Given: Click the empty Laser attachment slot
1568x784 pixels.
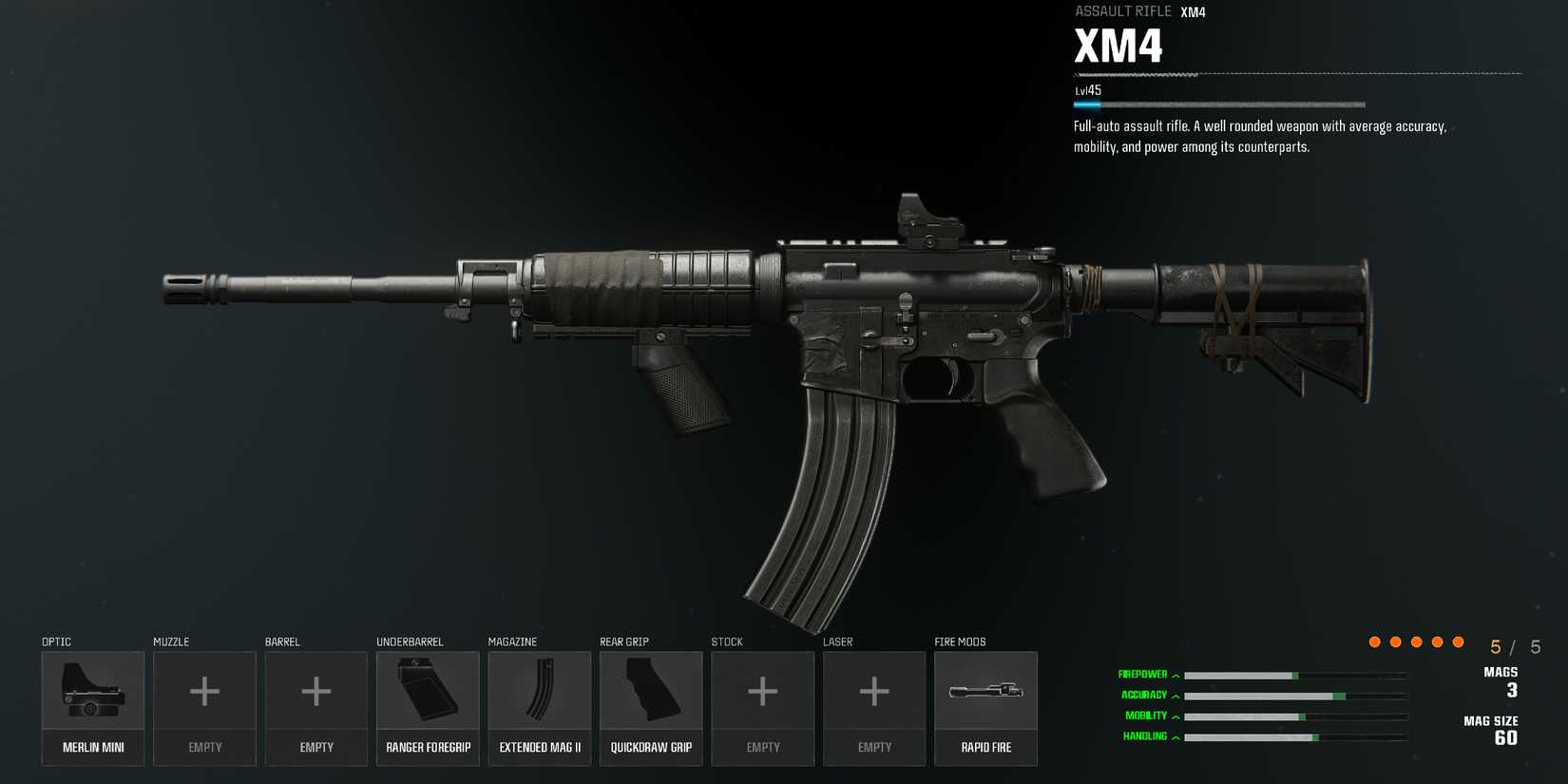Looking at the screenshot, I should (873, 691).
